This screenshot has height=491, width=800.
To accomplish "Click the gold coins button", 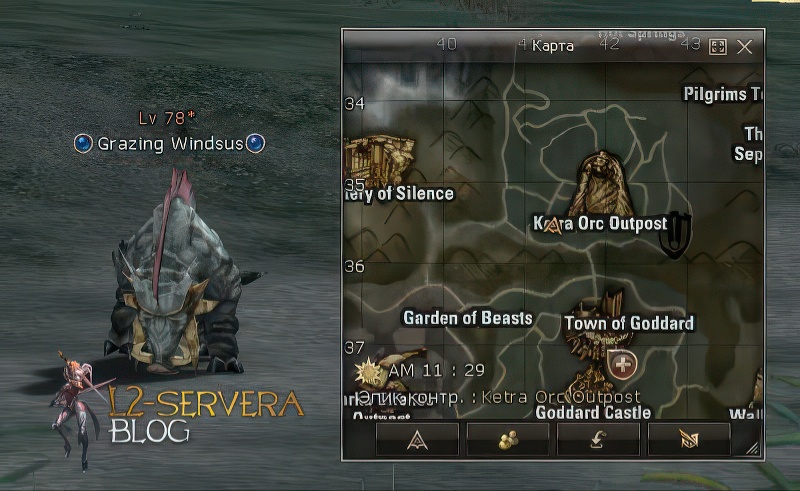I will (508, 438).
